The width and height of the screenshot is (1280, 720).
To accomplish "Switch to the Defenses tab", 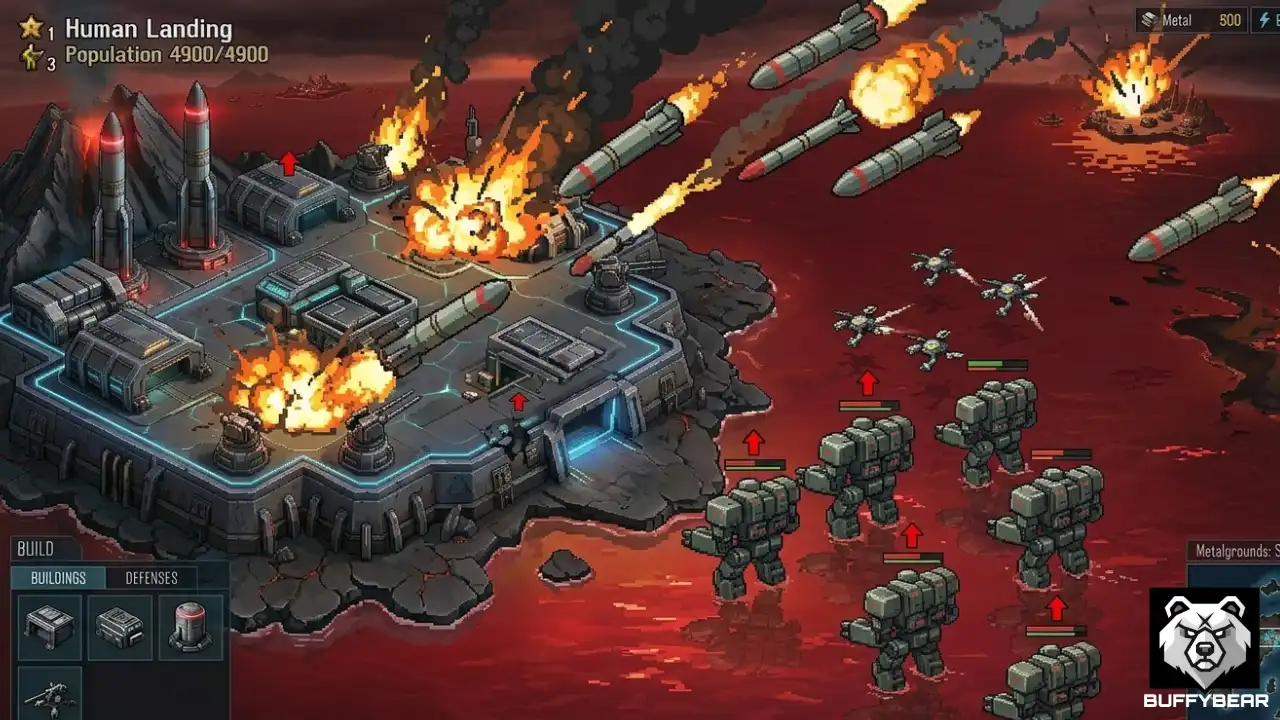I will [x=154, y=578].
